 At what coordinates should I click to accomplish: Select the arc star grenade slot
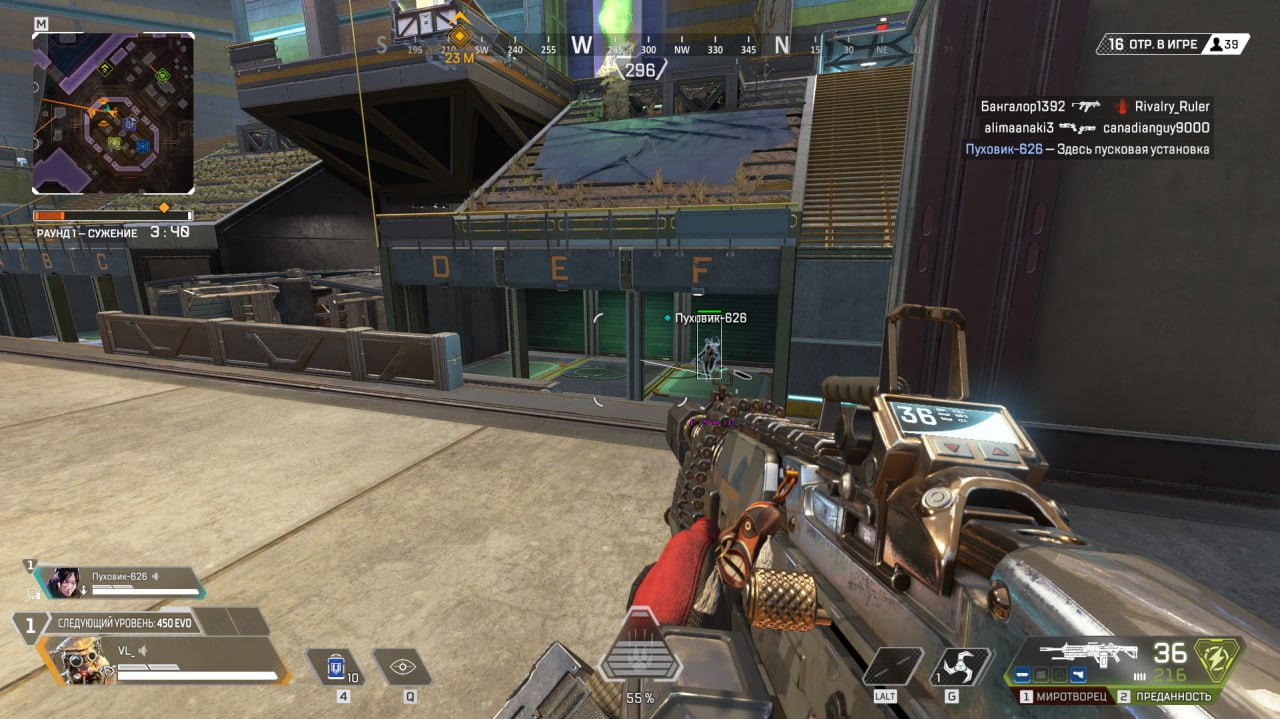961,667
